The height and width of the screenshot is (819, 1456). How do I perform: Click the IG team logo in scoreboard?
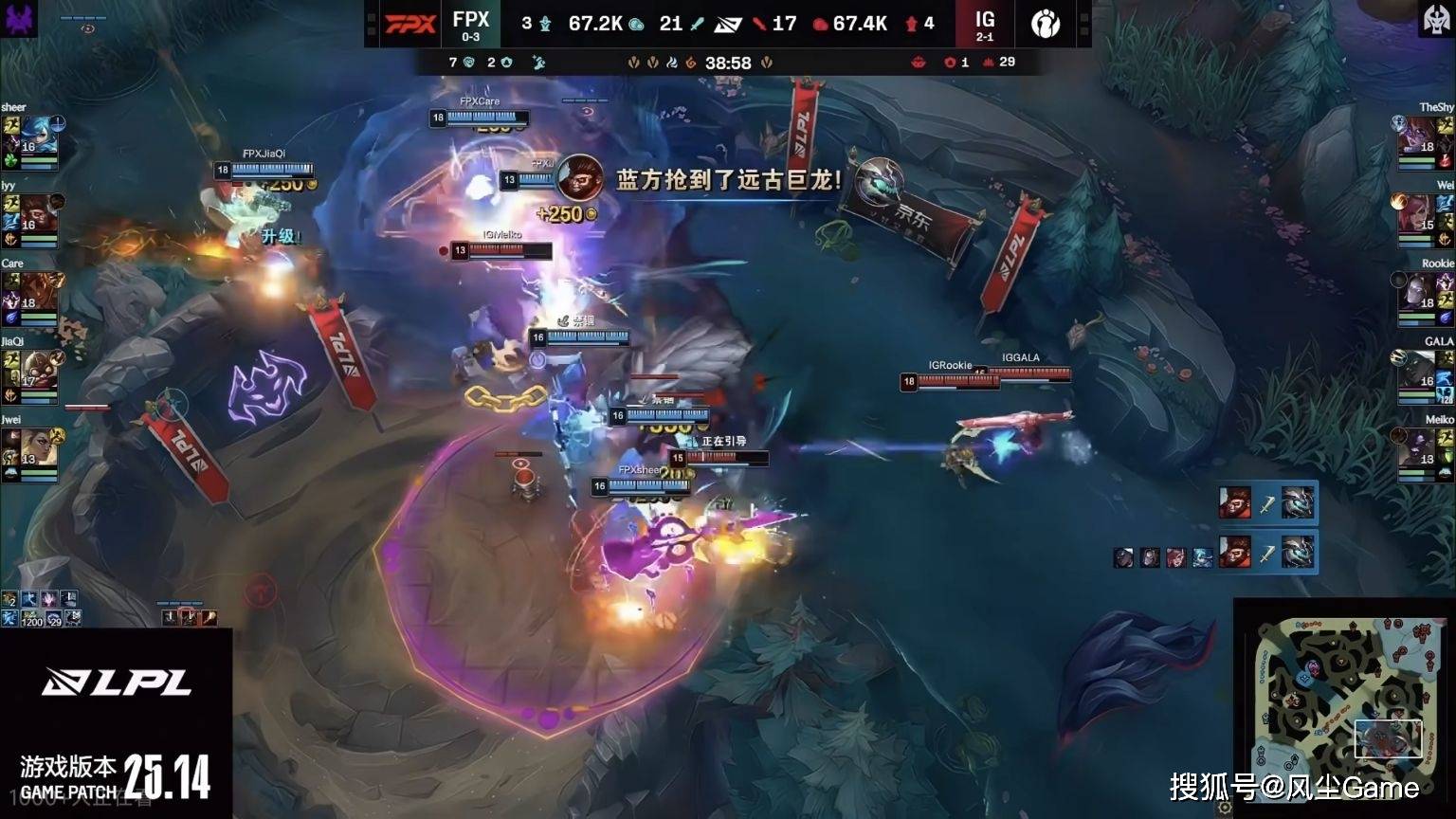(1046, 24)
